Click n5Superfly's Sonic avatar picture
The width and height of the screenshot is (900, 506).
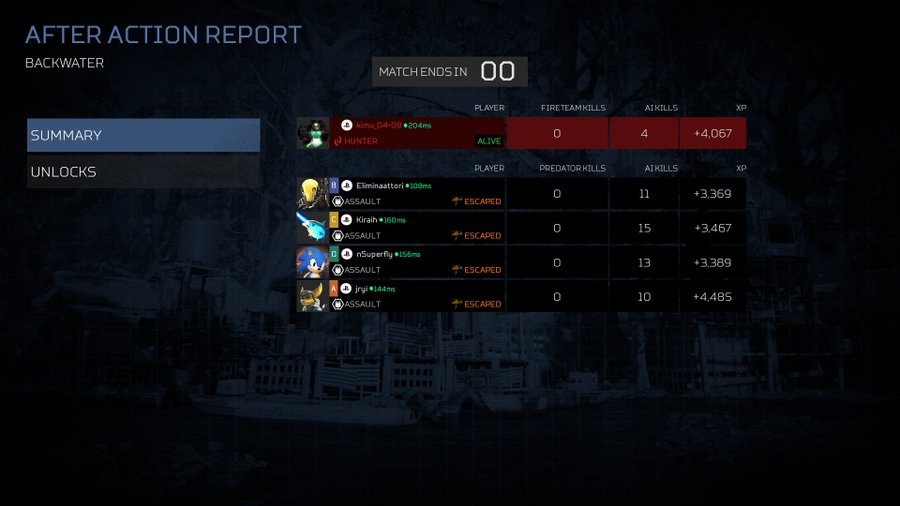tap(312, 262)
